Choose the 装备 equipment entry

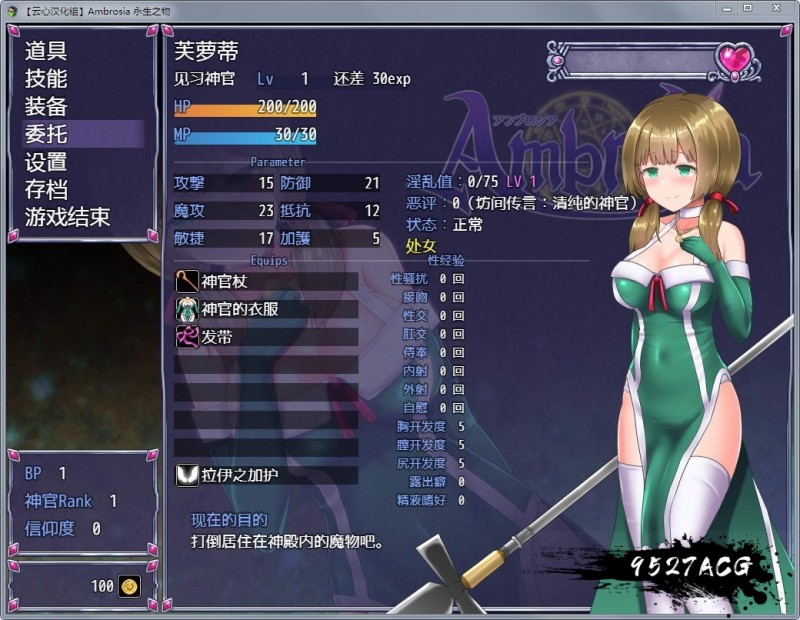click(47, 106)
